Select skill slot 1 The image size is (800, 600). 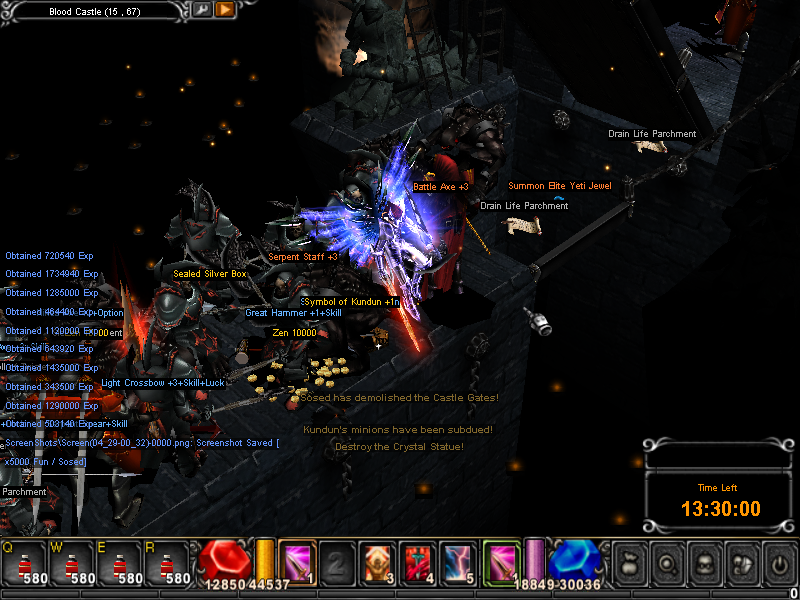(298, 561)
